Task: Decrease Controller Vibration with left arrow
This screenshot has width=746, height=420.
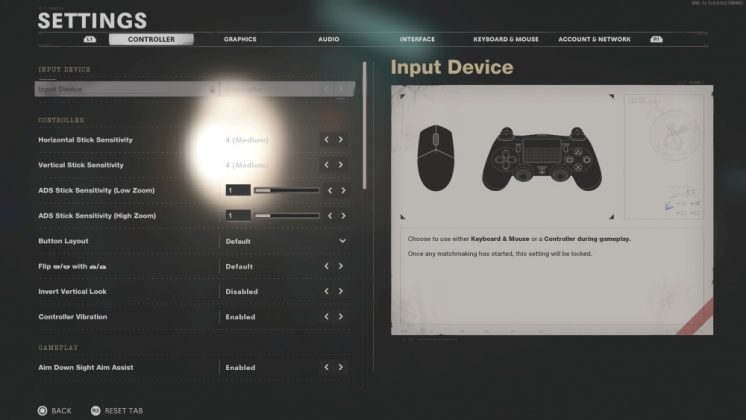Action: (326, 317)
